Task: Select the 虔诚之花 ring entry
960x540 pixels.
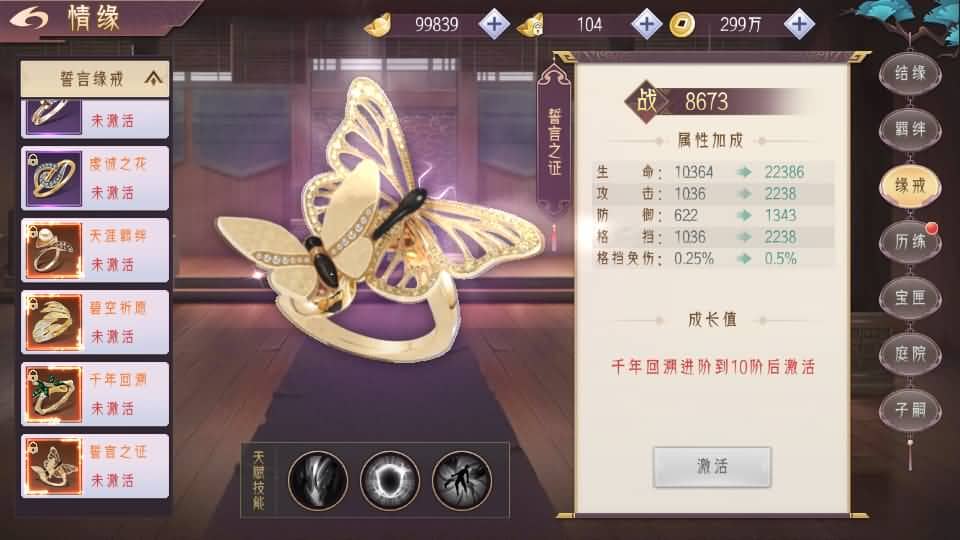Action: coord(95,177)
